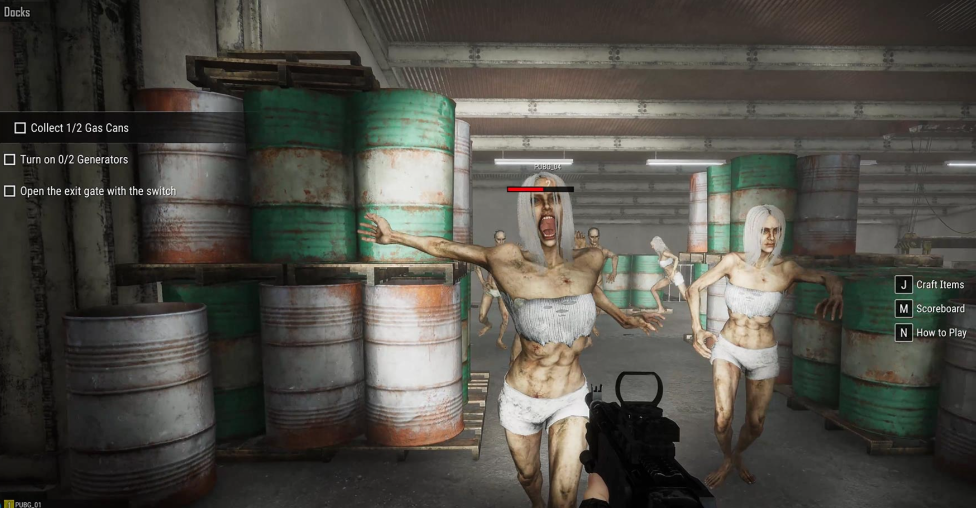Check the Turn on 0/2 Generators objective

point(10,159)
